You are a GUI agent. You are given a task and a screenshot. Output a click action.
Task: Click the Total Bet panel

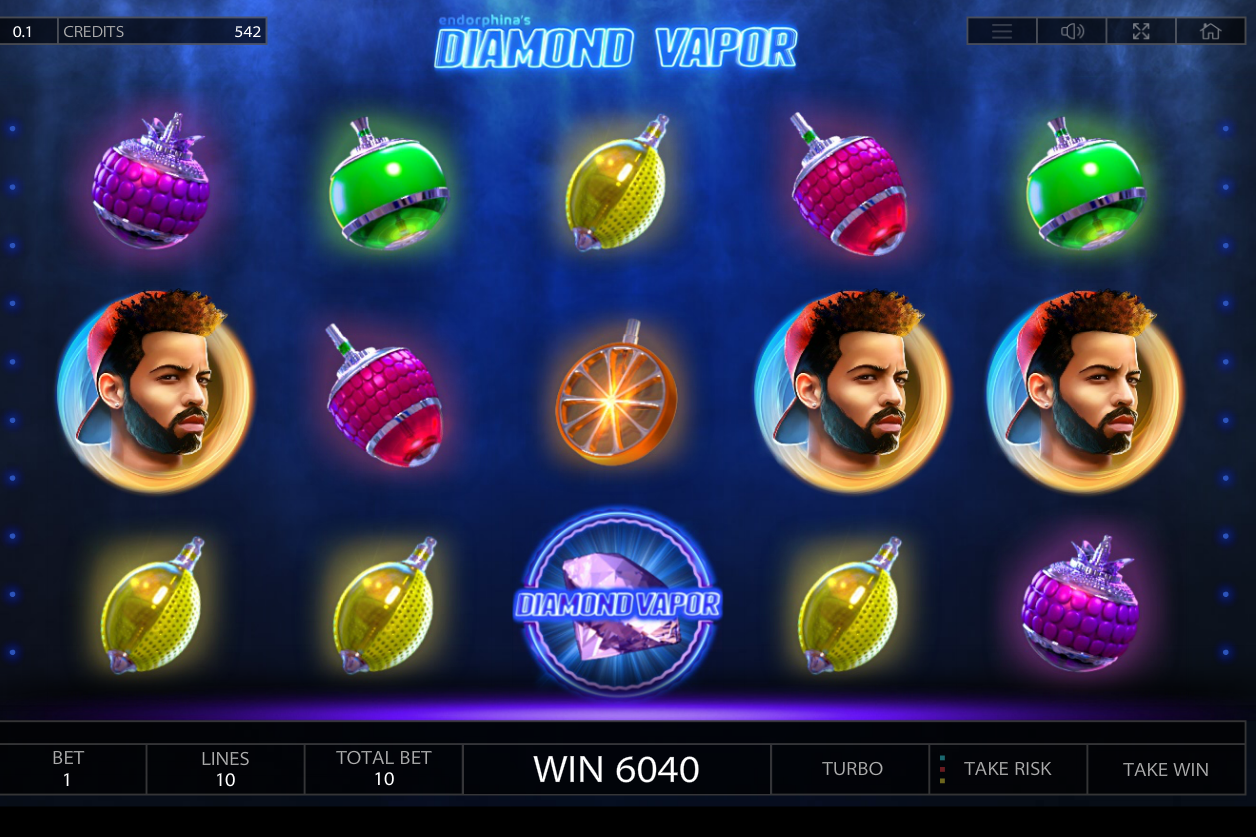pyautogui.click(x=384, y=769)
